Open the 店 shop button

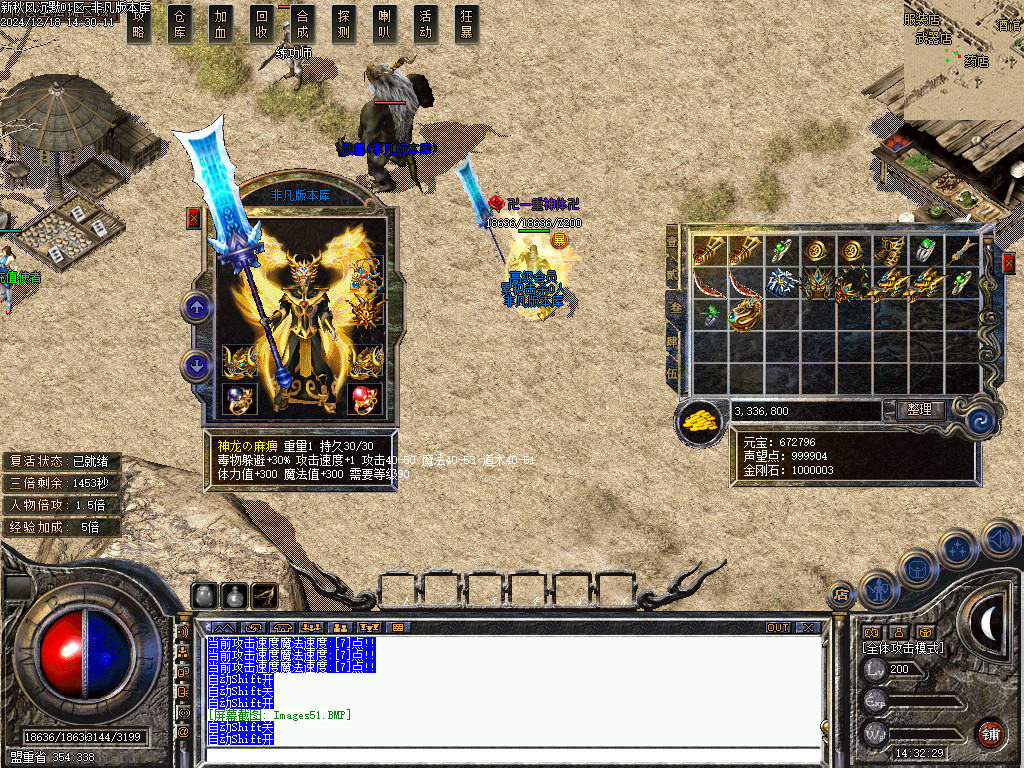(x=840, y=595)
